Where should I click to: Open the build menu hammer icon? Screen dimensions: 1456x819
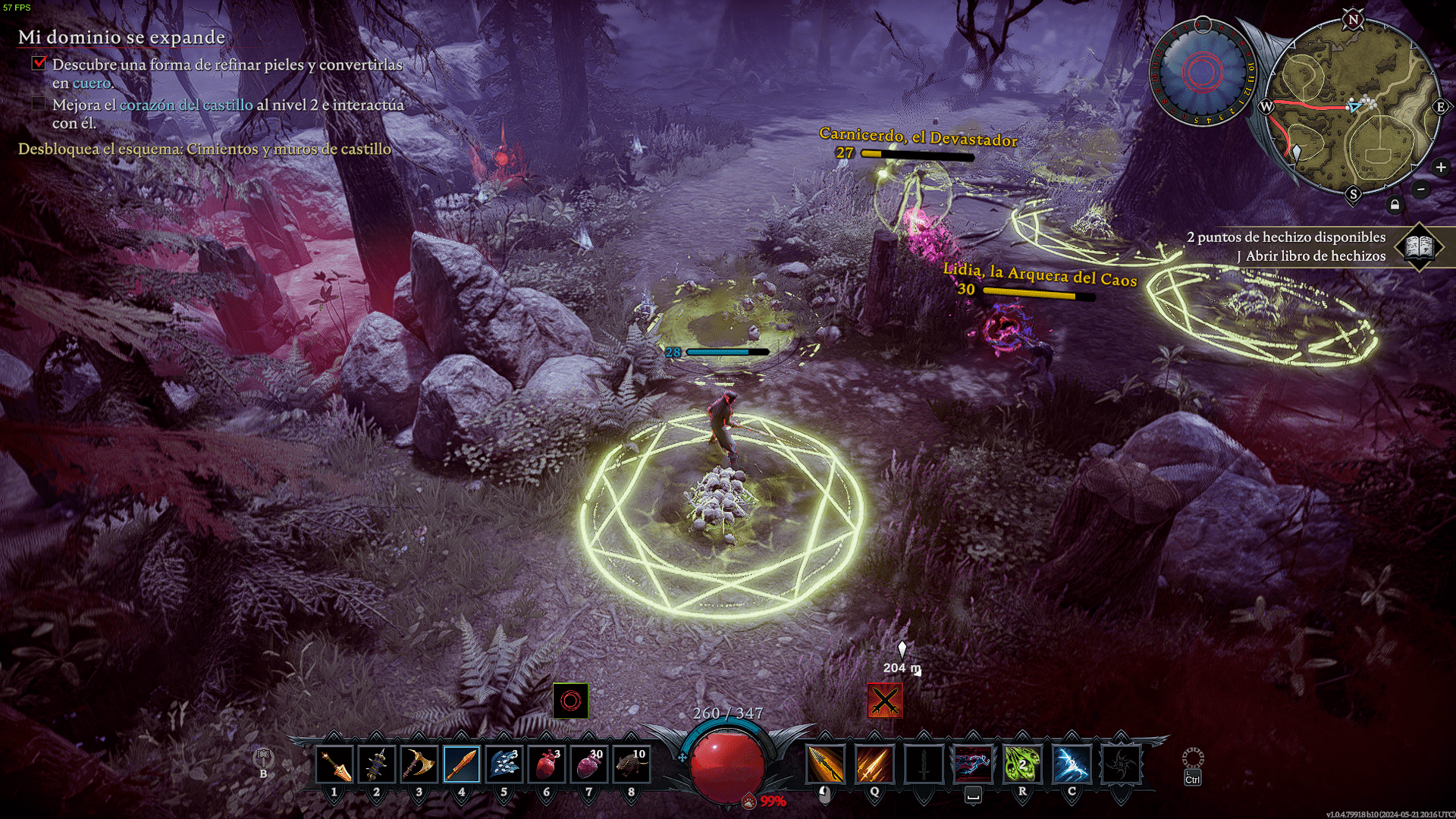coord(263,758)
